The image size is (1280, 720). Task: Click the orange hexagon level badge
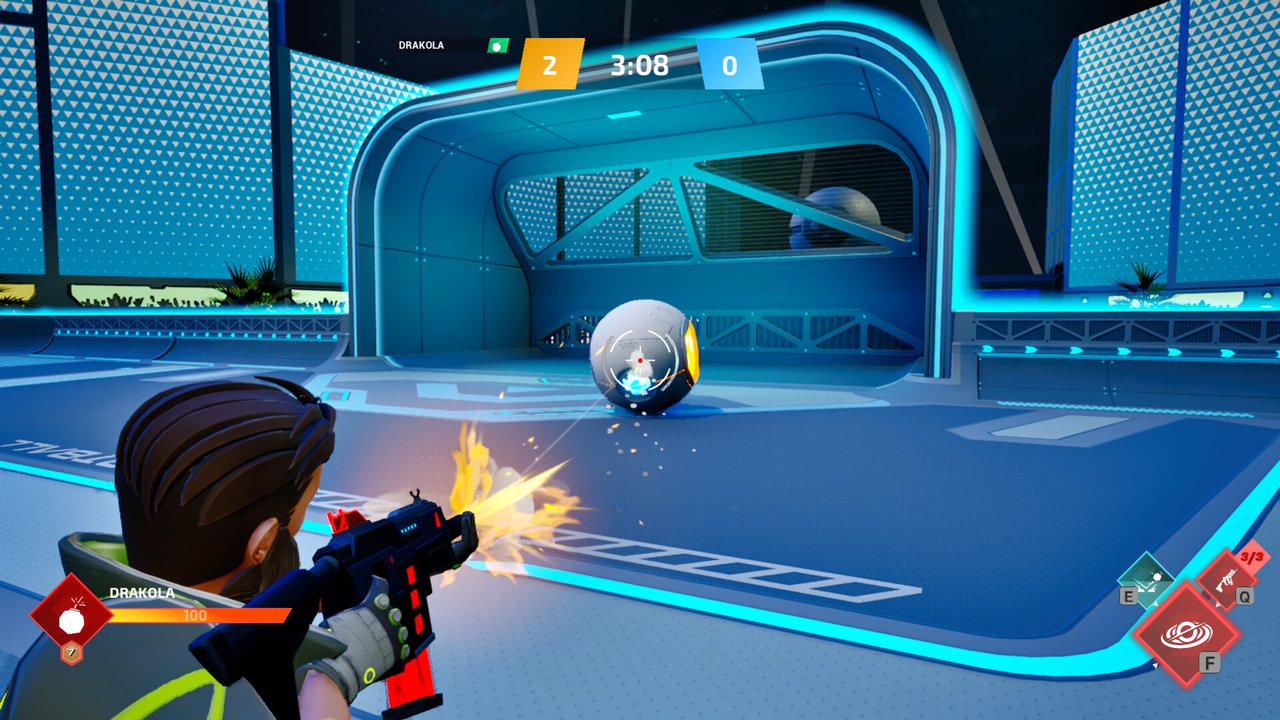coord(71,654)
